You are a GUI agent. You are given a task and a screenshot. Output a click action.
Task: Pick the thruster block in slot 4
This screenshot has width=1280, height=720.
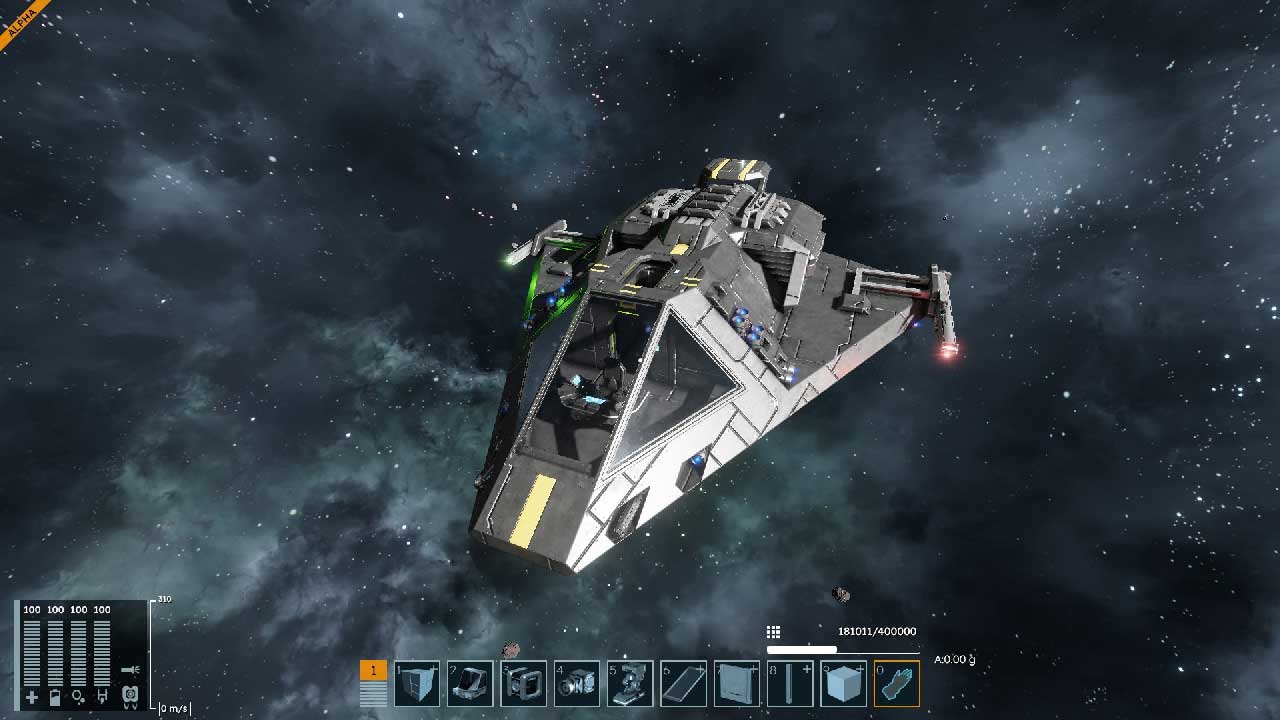point(577,684)
